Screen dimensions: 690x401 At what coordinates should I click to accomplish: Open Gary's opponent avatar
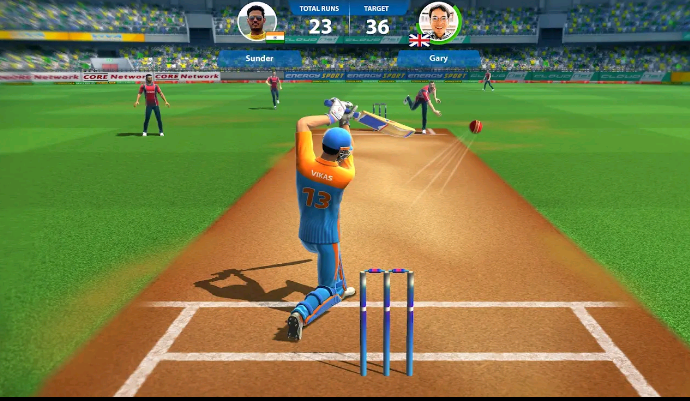pyautogui.click(x=437, y=21)
